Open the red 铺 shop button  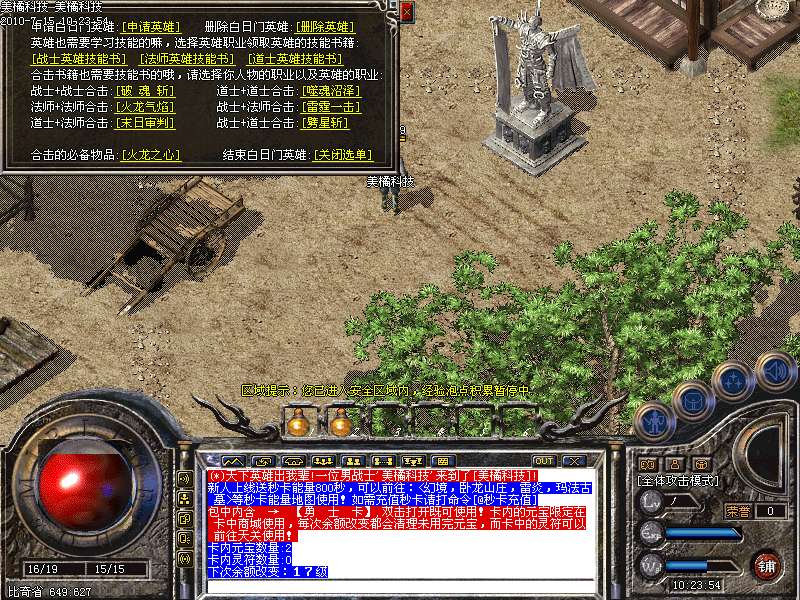(766, 563)
